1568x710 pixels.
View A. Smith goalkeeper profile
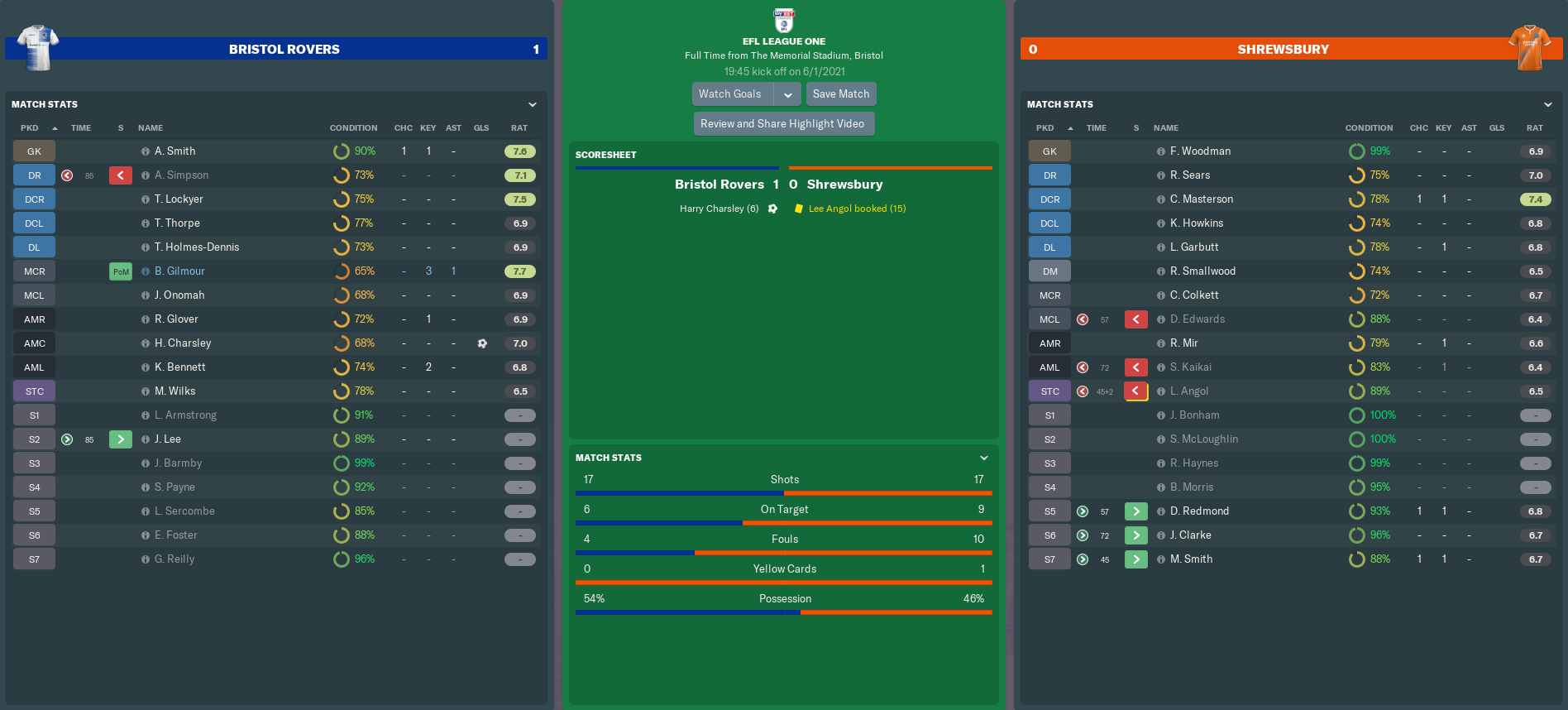pyautogui.click(x=175, y=151)
